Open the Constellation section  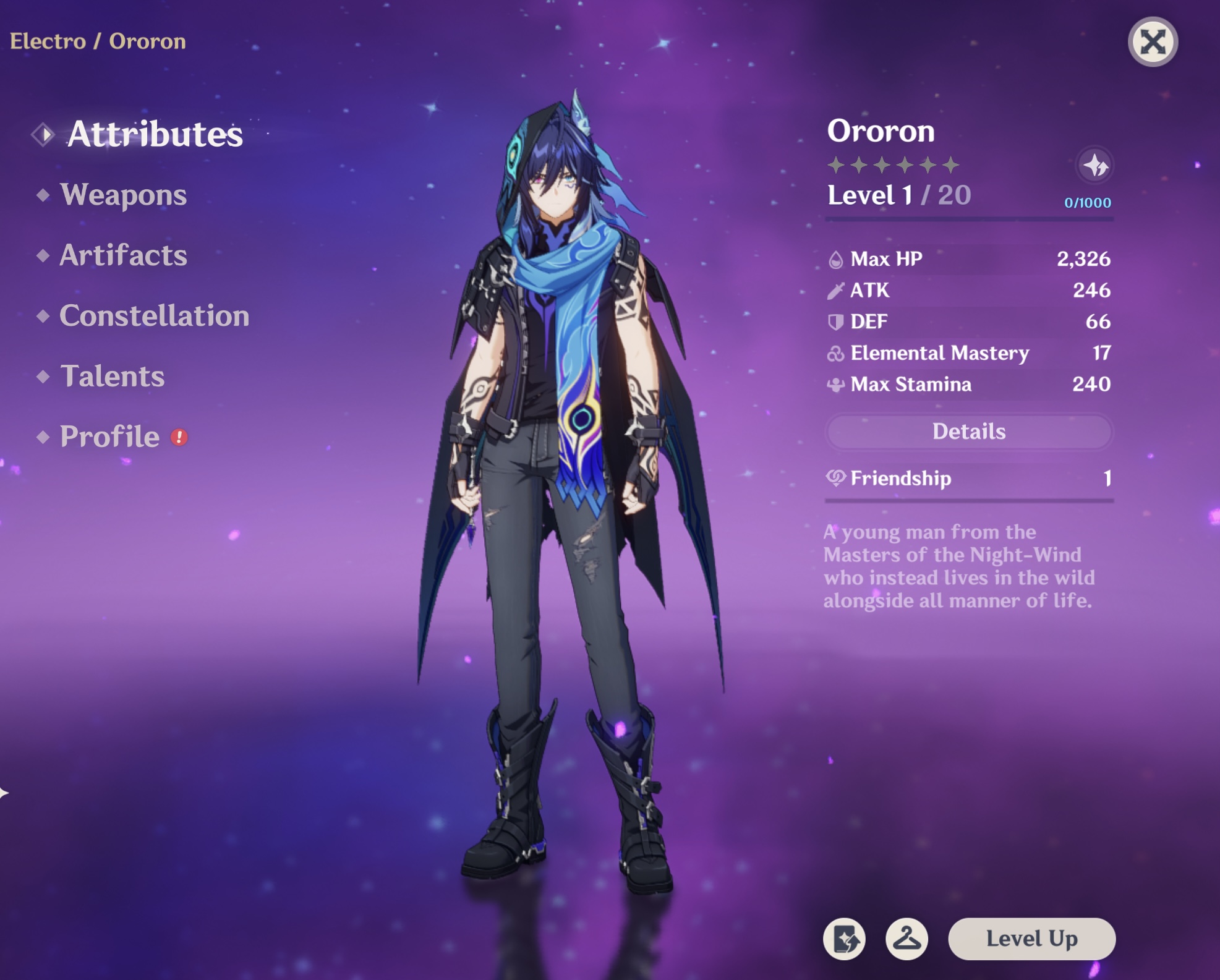[x=154, y=317]
